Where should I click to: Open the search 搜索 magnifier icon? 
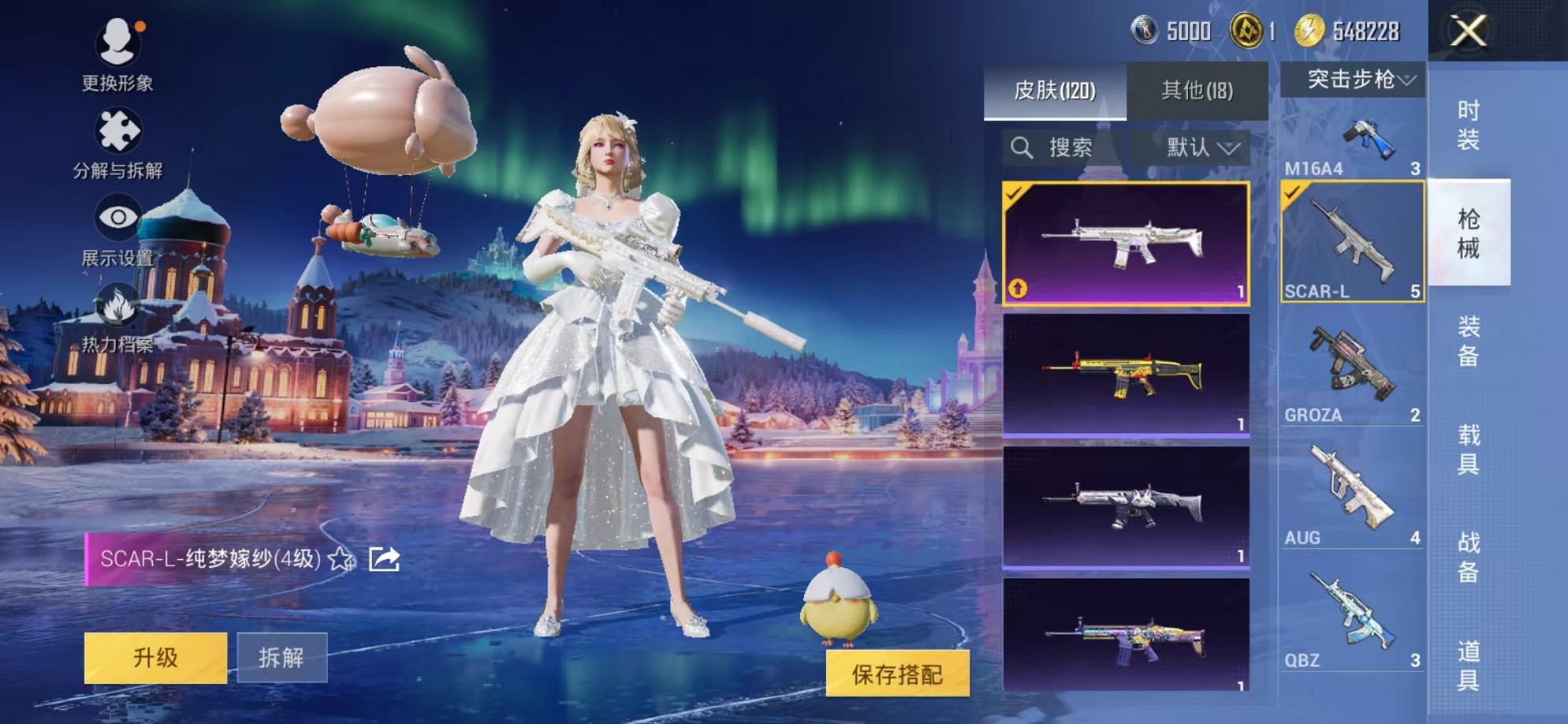[1022, 147]
